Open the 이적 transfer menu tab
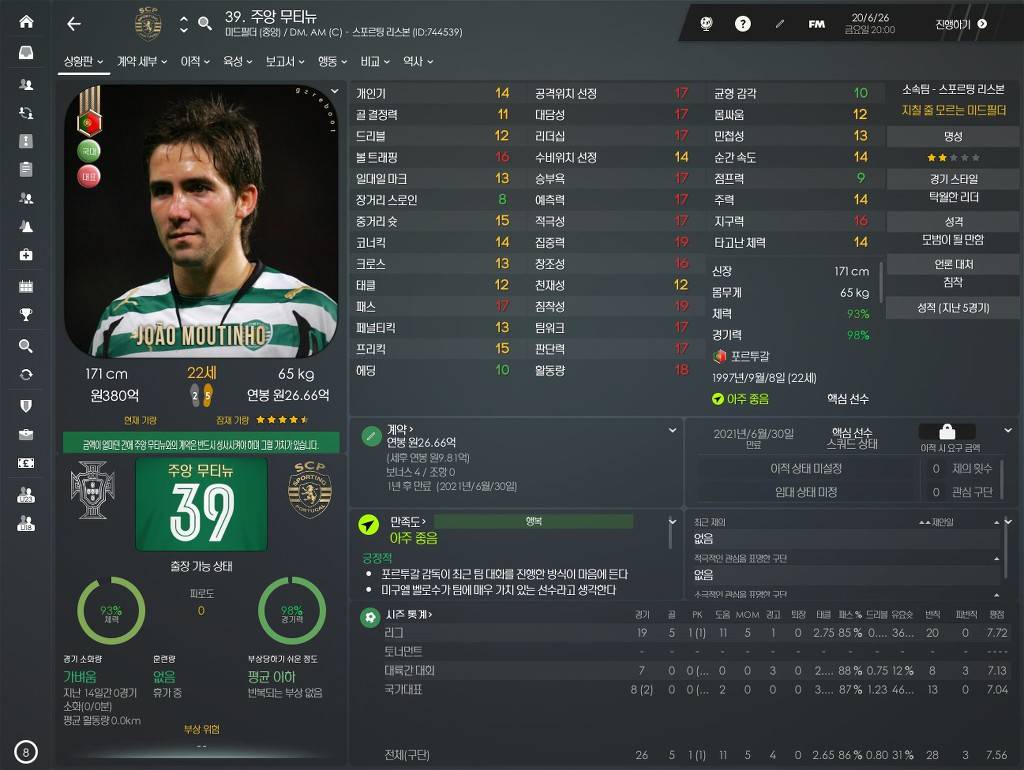1024x770 pixels. coord(194,62)
